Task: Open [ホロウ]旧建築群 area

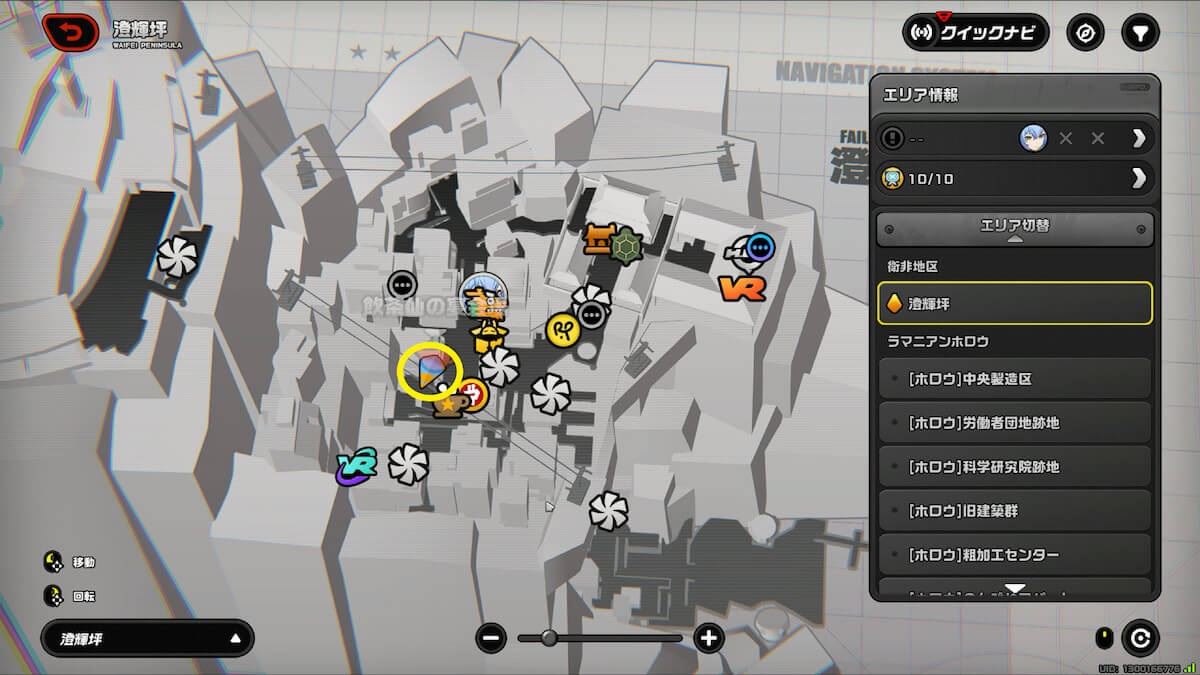Action: coord(1015,511)
